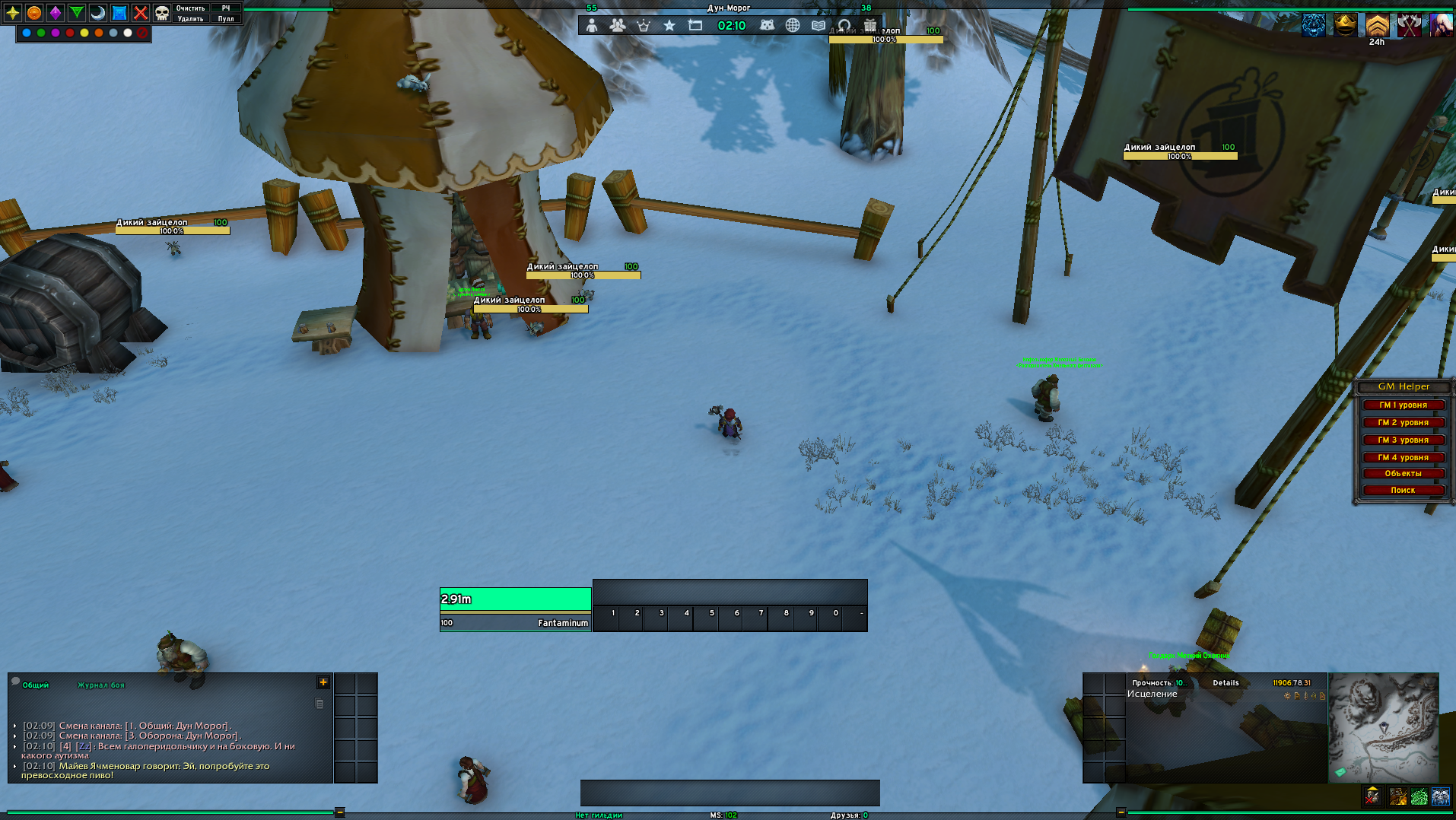Click the Очистить button
1456x820 pixels.
point(190,8)
